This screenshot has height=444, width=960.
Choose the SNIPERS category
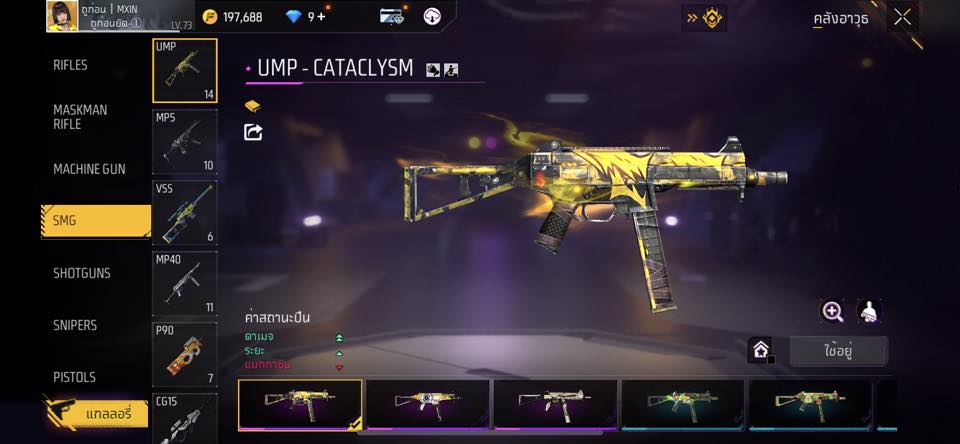[75, 325]
